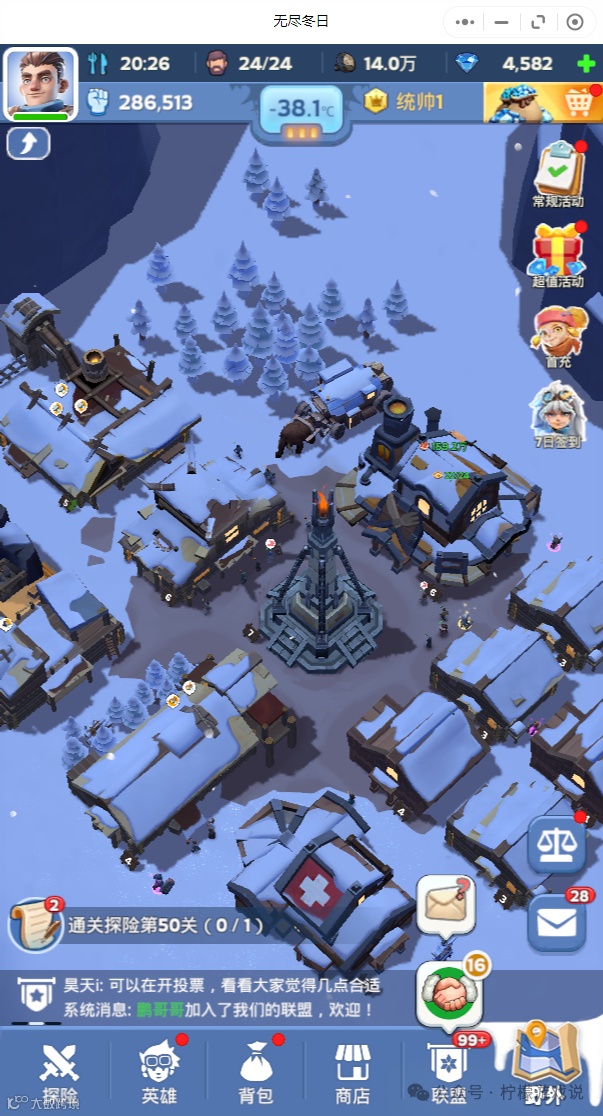Open the player avatar profile

41,82
